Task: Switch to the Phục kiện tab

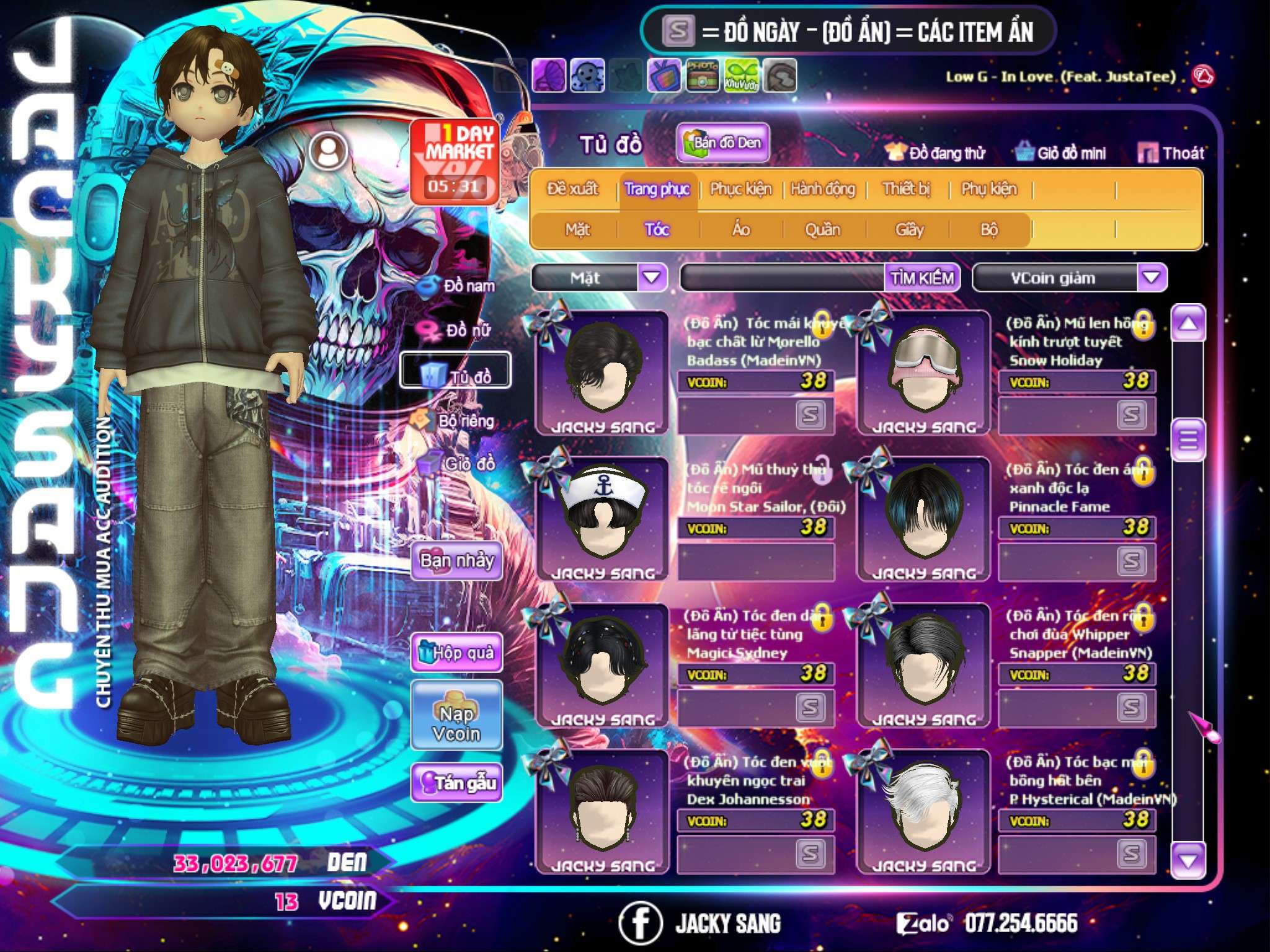Action: tap(740, 188)
